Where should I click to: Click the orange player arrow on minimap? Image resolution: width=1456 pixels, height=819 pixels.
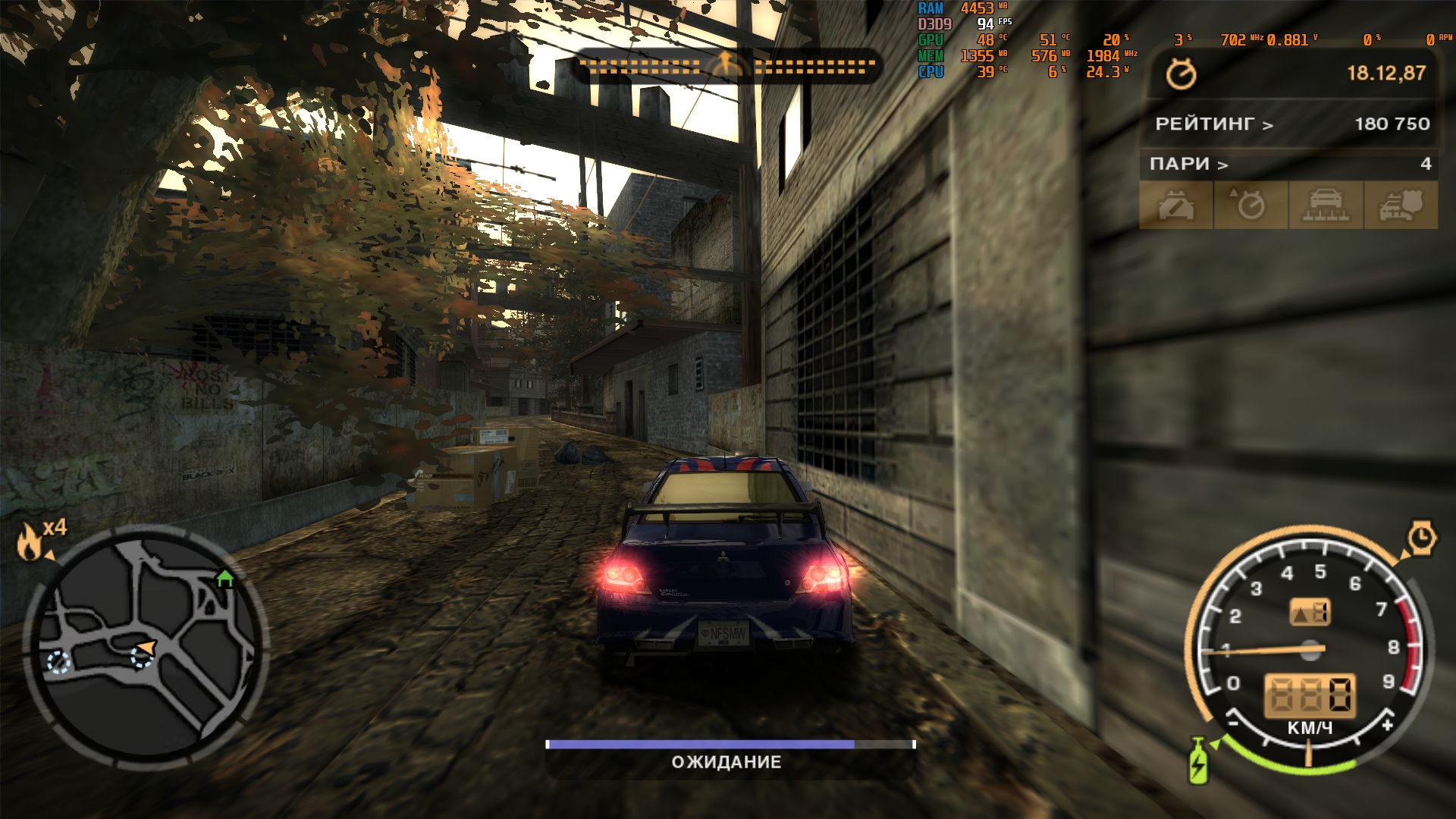[x=145, y=649]
